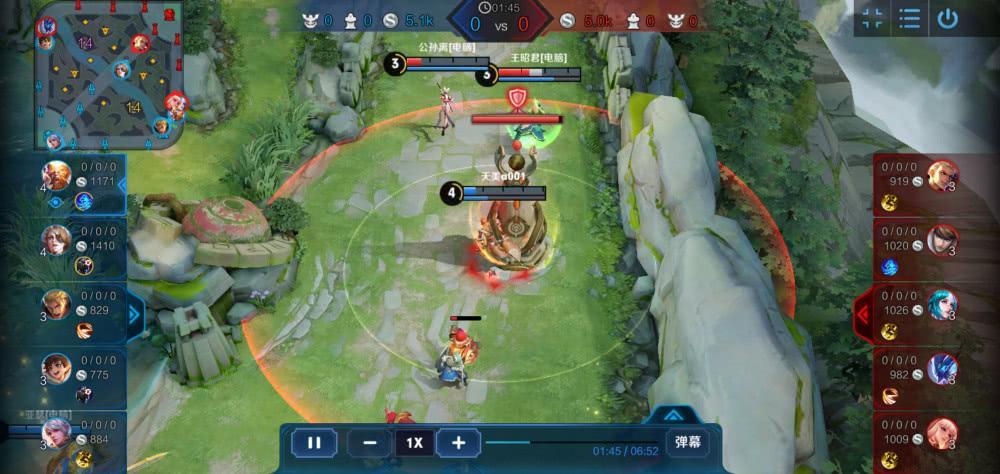
Task: Select the blue player with 1410 gold
Action: pos(57,239)
